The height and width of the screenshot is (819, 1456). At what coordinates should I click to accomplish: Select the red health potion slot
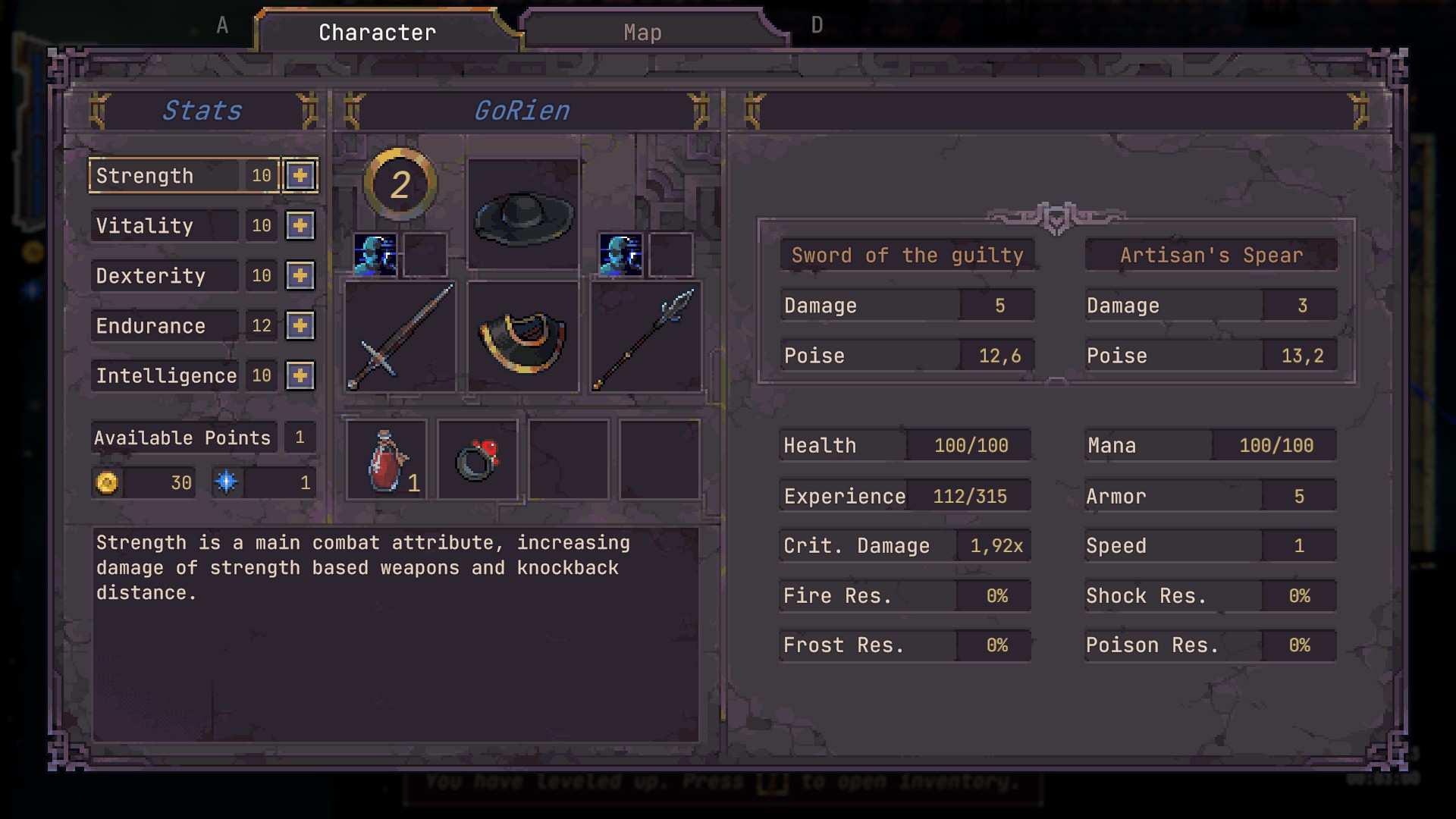387,460
